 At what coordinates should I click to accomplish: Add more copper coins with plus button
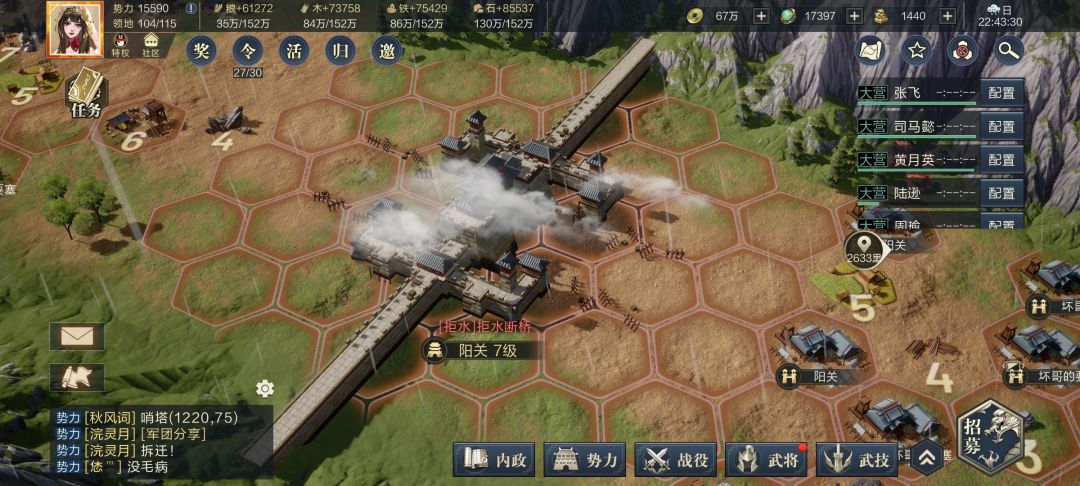point(760,16)
